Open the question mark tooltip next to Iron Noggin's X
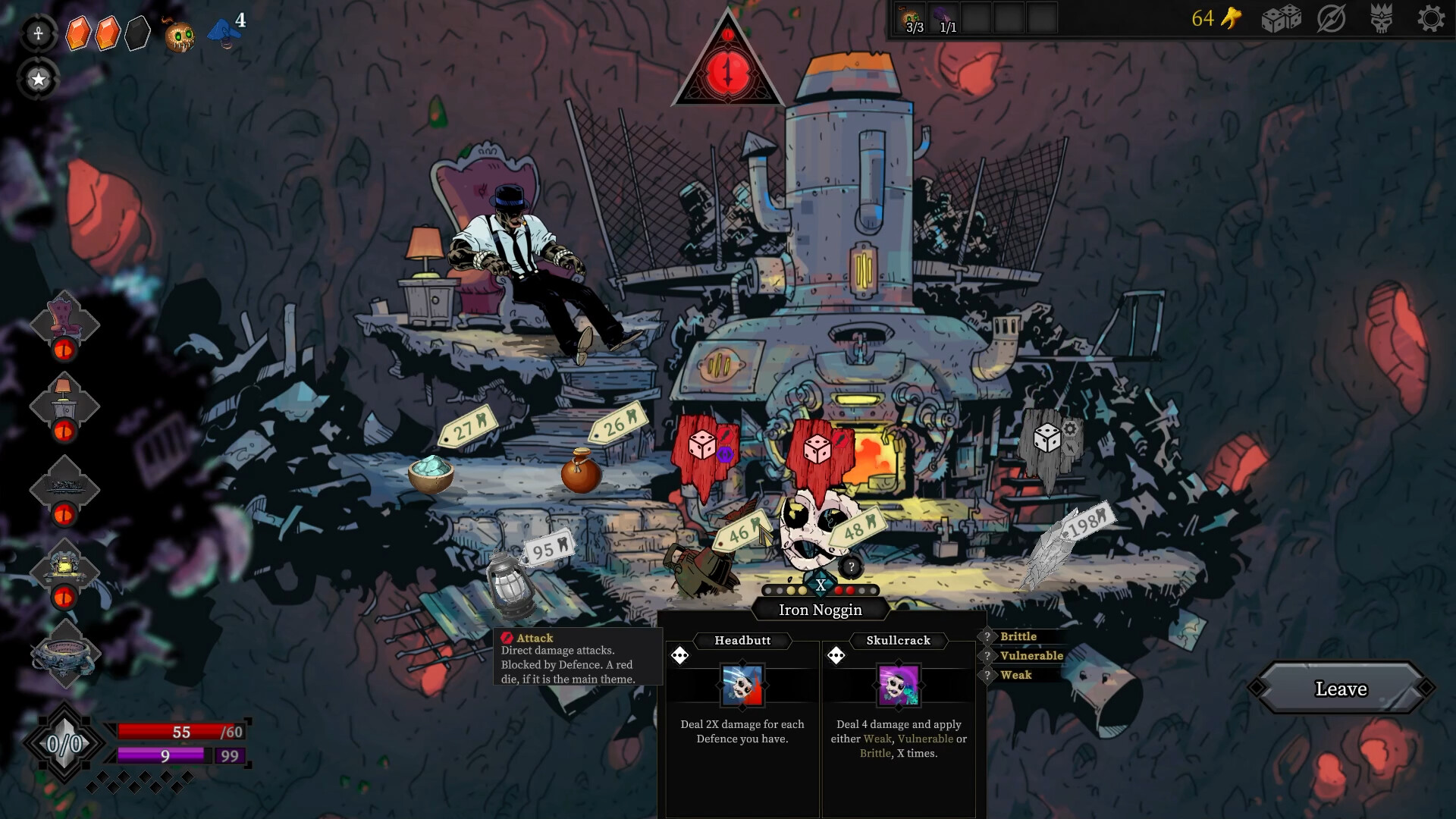The width and height of the screenshot is (1456, 819). 850,566
